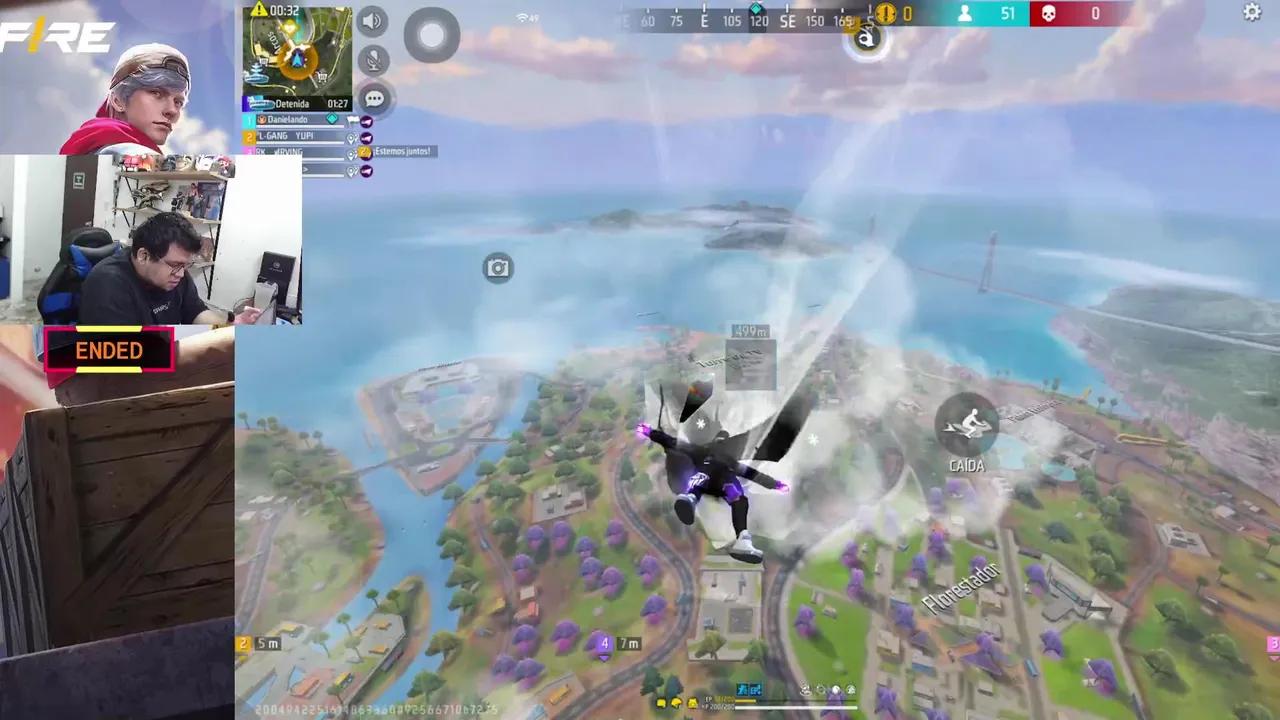Viewport: 1280px width, 720px height.
Task: Open the quick chat bubble icon
Action: 375,98
